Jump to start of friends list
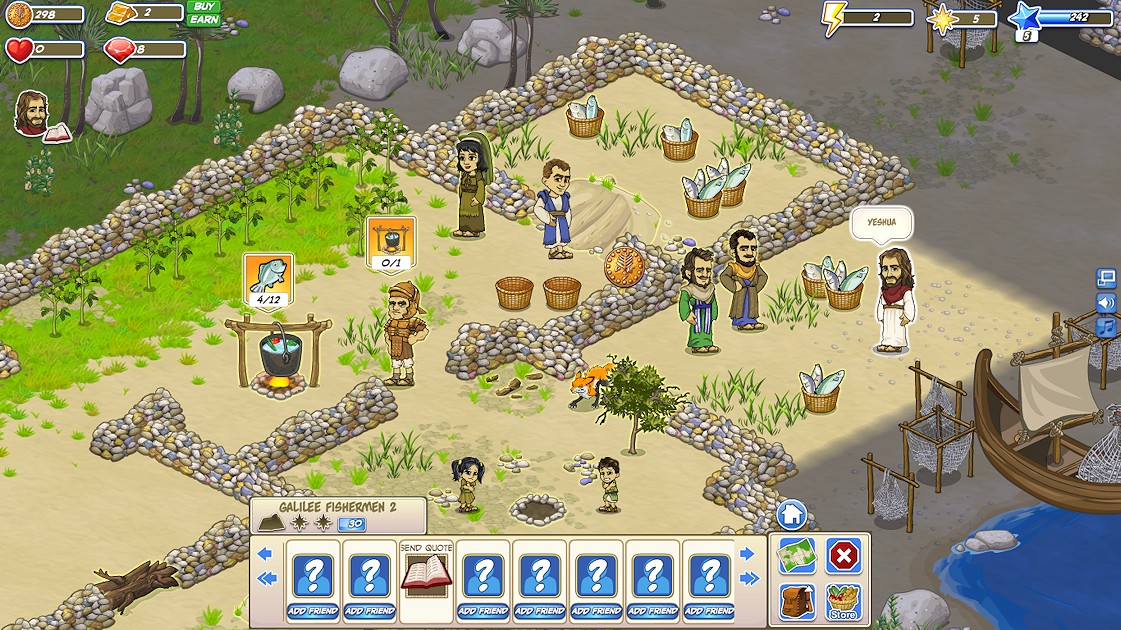Image resolution: width=1121 pixels, height=630 pixels. [x=265, y=579]
